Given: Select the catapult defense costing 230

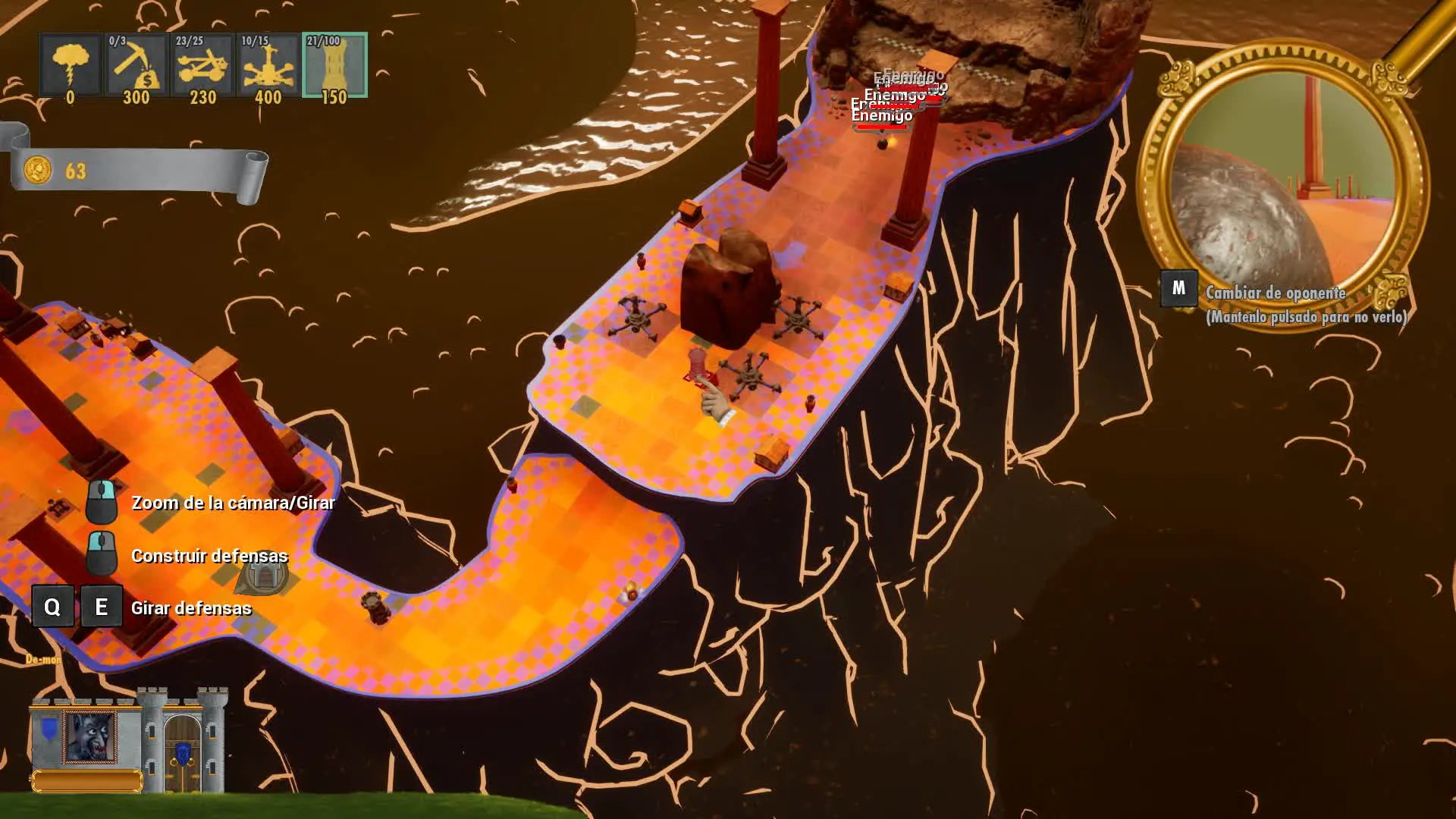Looking at the screenshot, I should click(x=202, y=66).
